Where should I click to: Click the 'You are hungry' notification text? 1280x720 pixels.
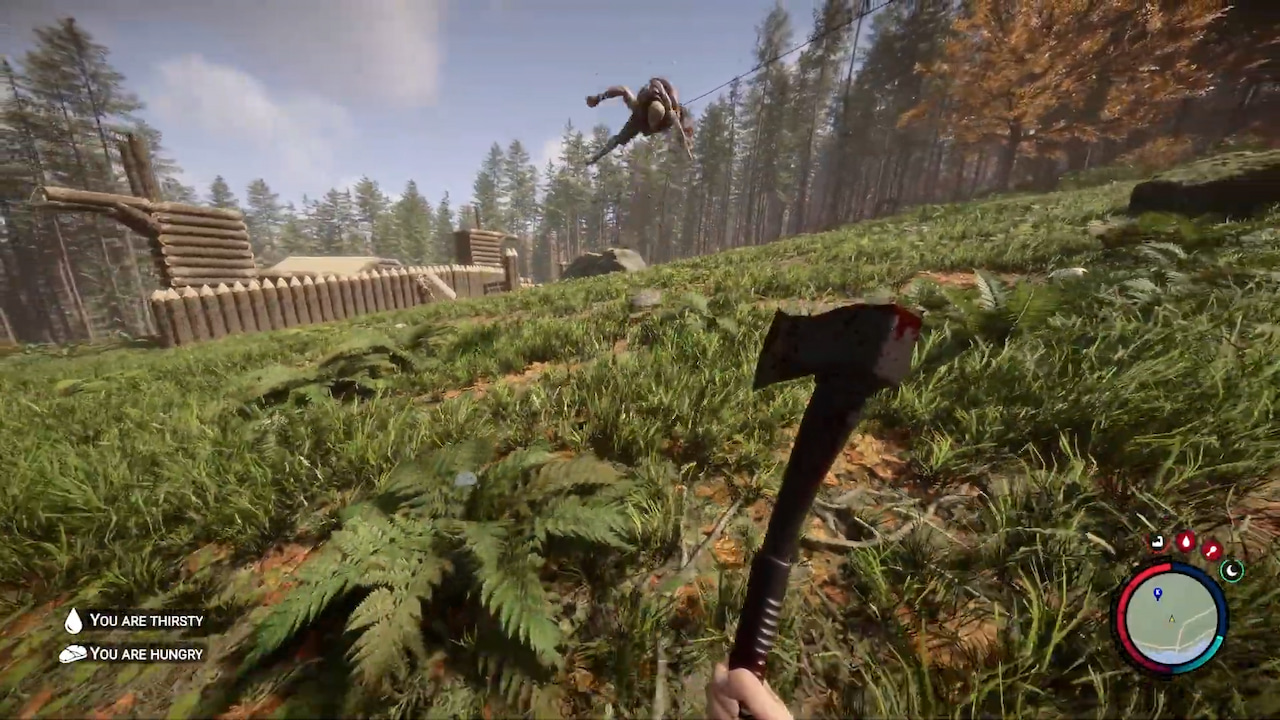146,654
